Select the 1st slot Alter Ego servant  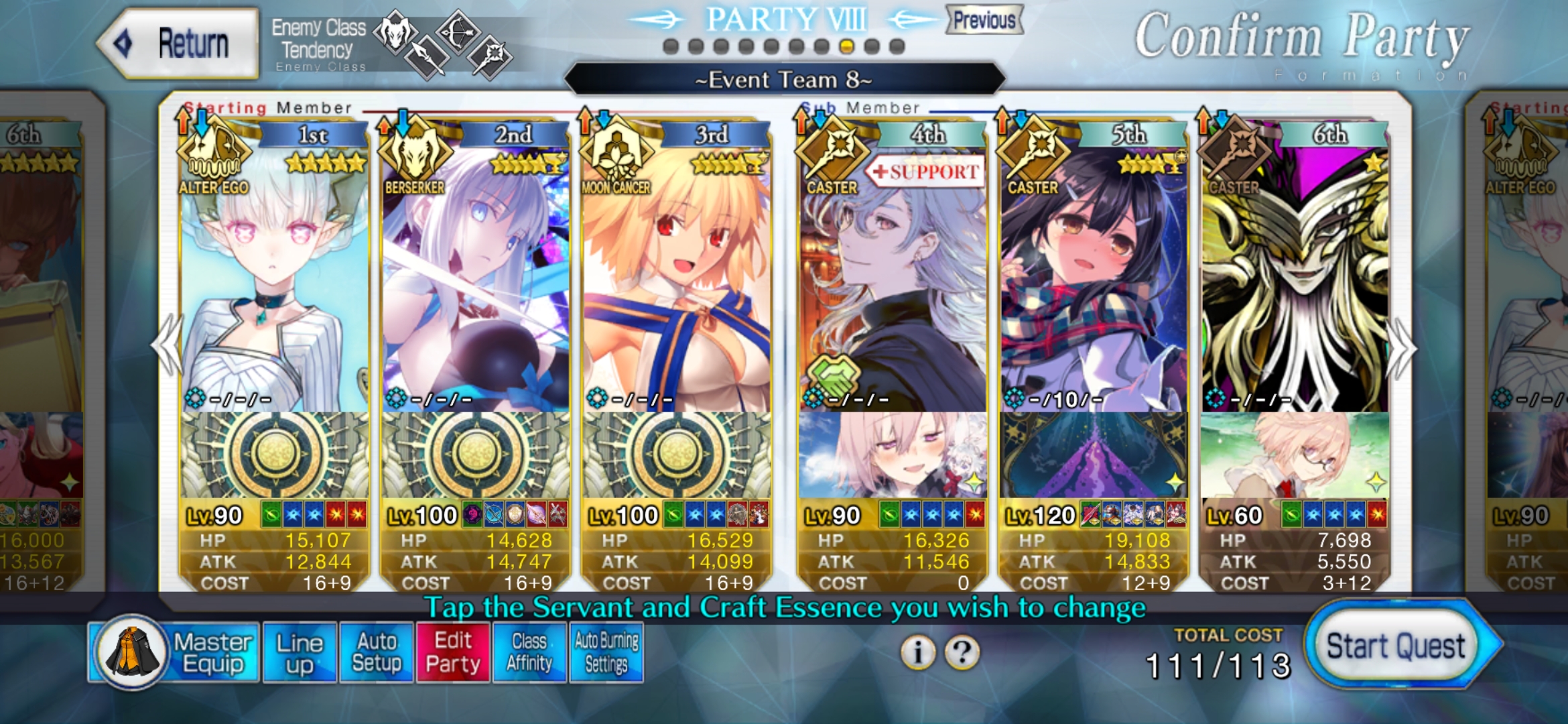274,282
